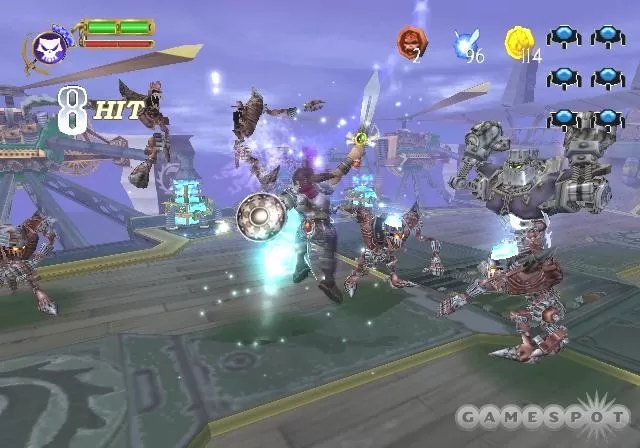This screenshot has height=448, width=640.
Task: Select the blue winged spirit icon
Action: click(x=464, y=43)
